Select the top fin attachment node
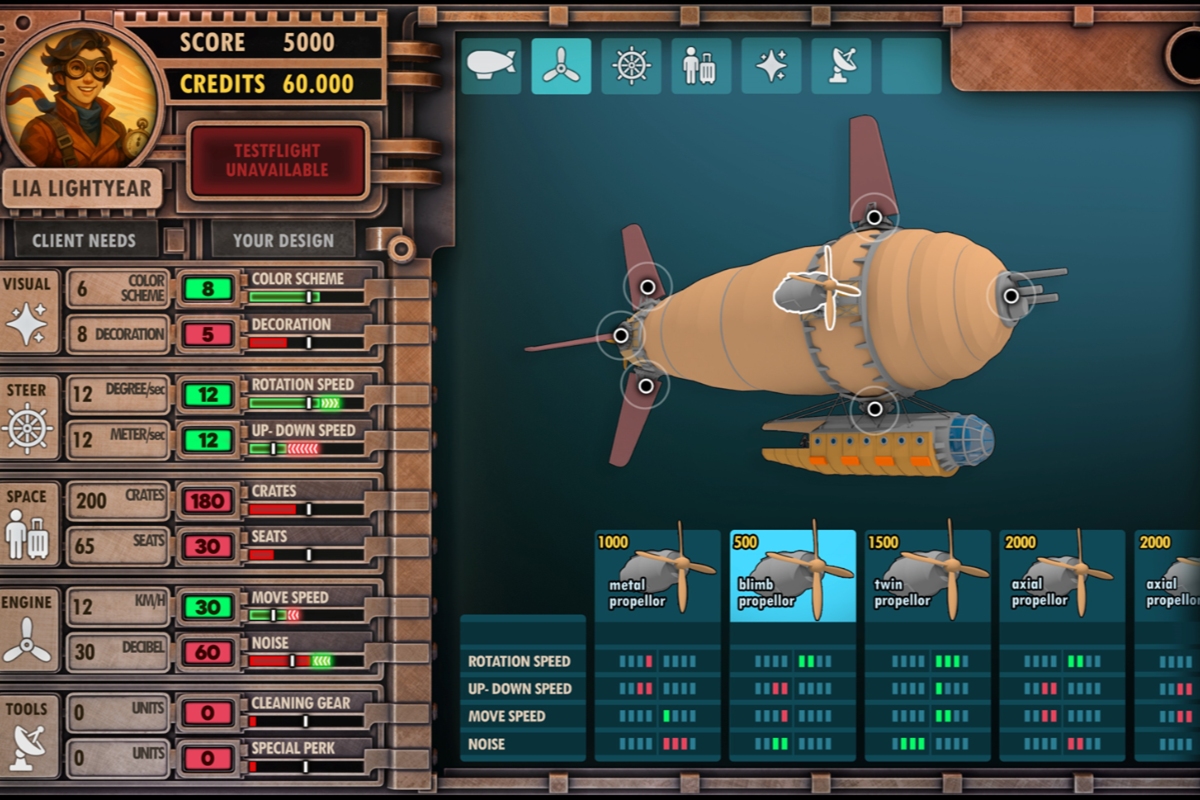 click(x=874, y=217)
